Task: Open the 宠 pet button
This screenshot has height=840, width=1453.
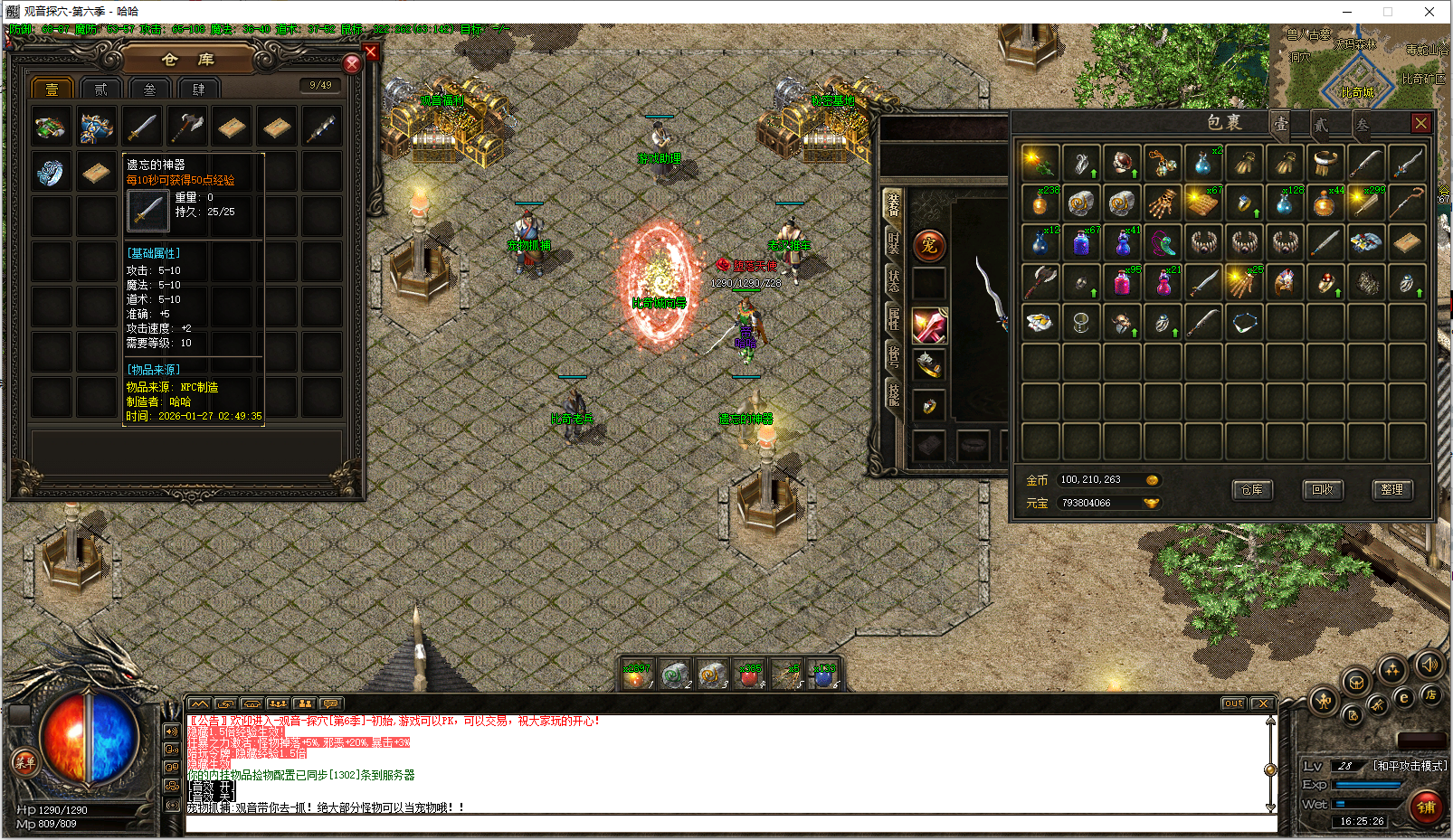Action: coord(929,245)
